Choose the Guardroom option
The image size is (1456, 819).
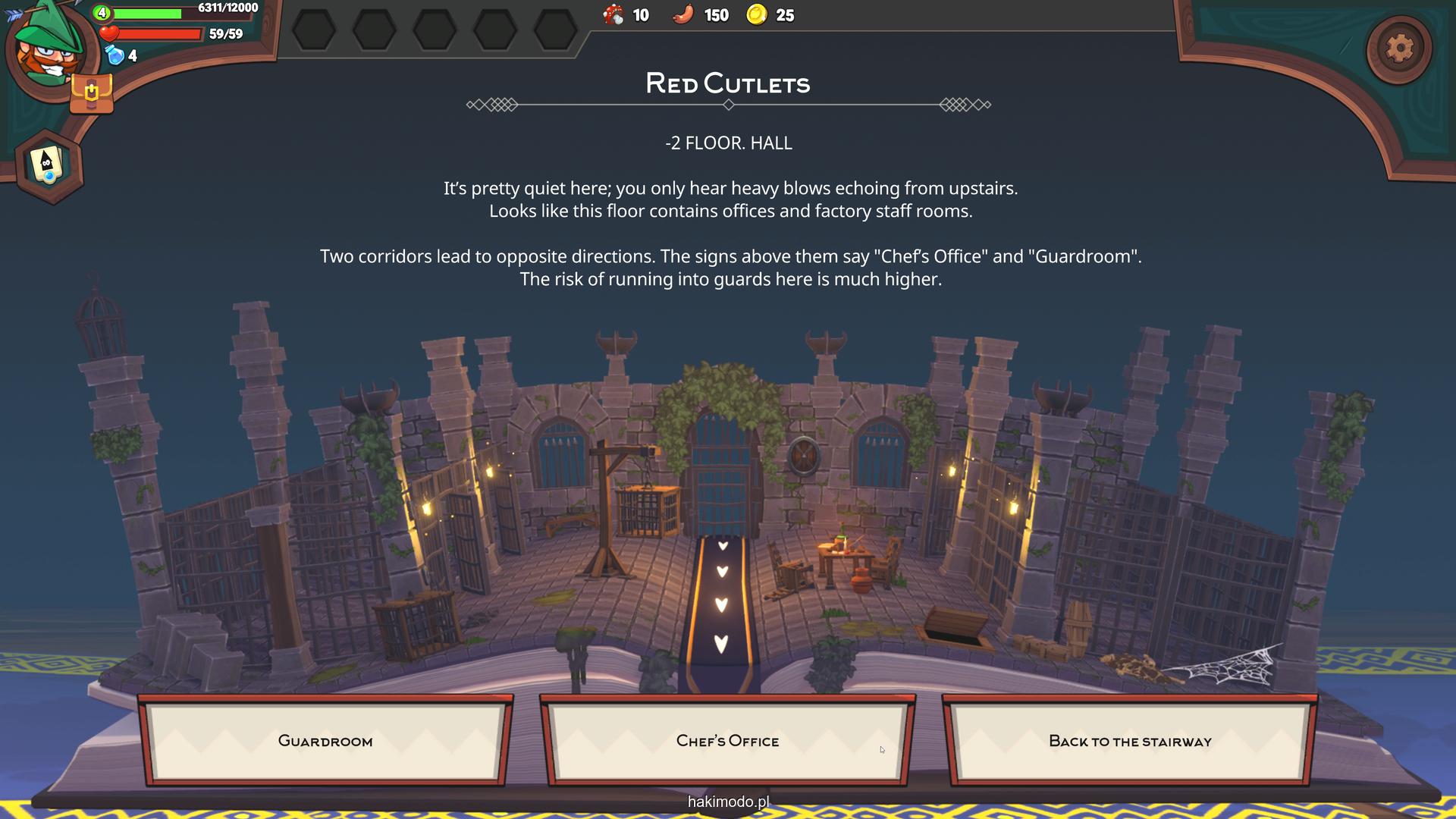pos(325,741)
